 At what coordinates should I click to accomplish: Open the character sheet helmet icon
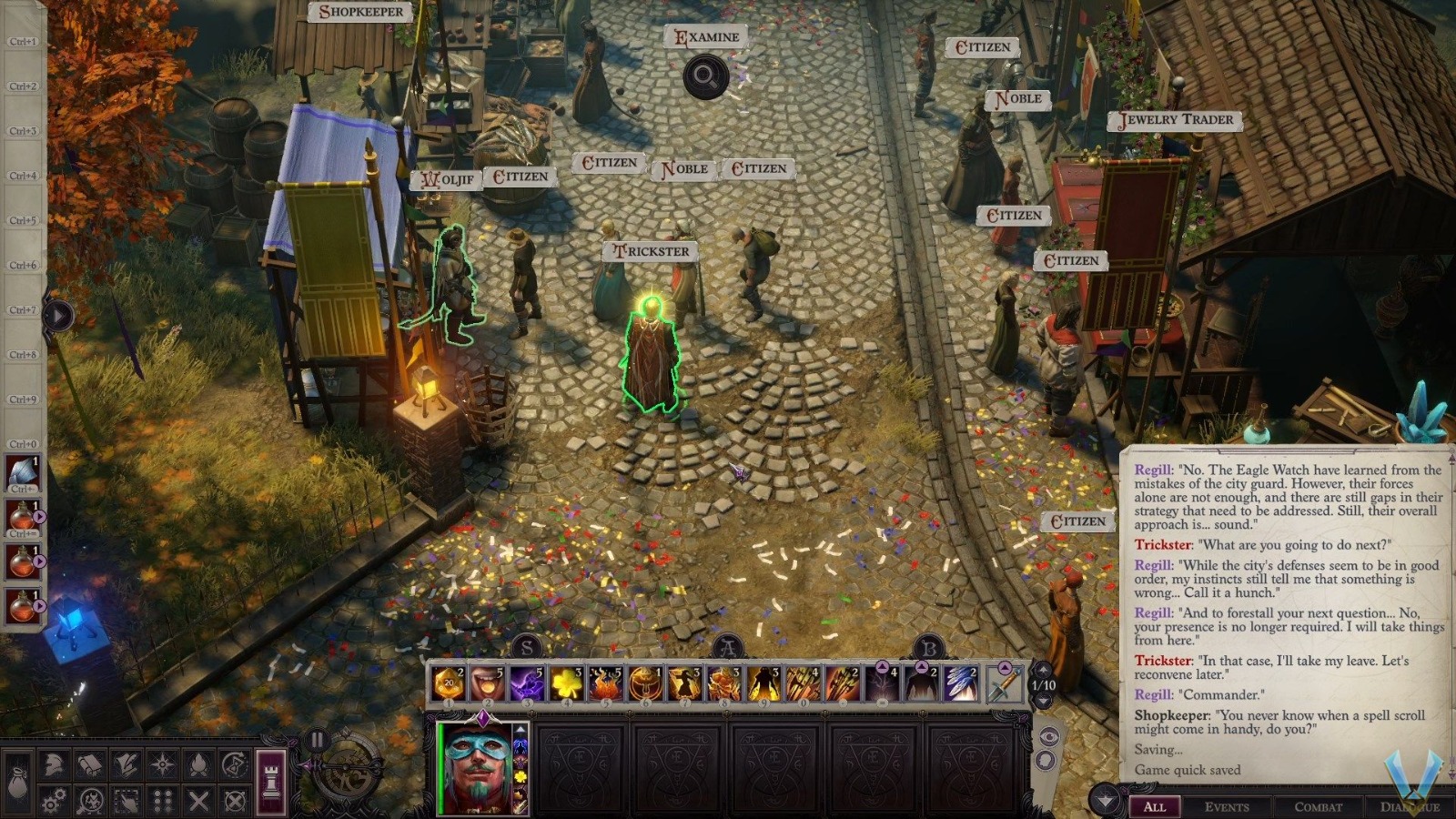tap(55, 765)
